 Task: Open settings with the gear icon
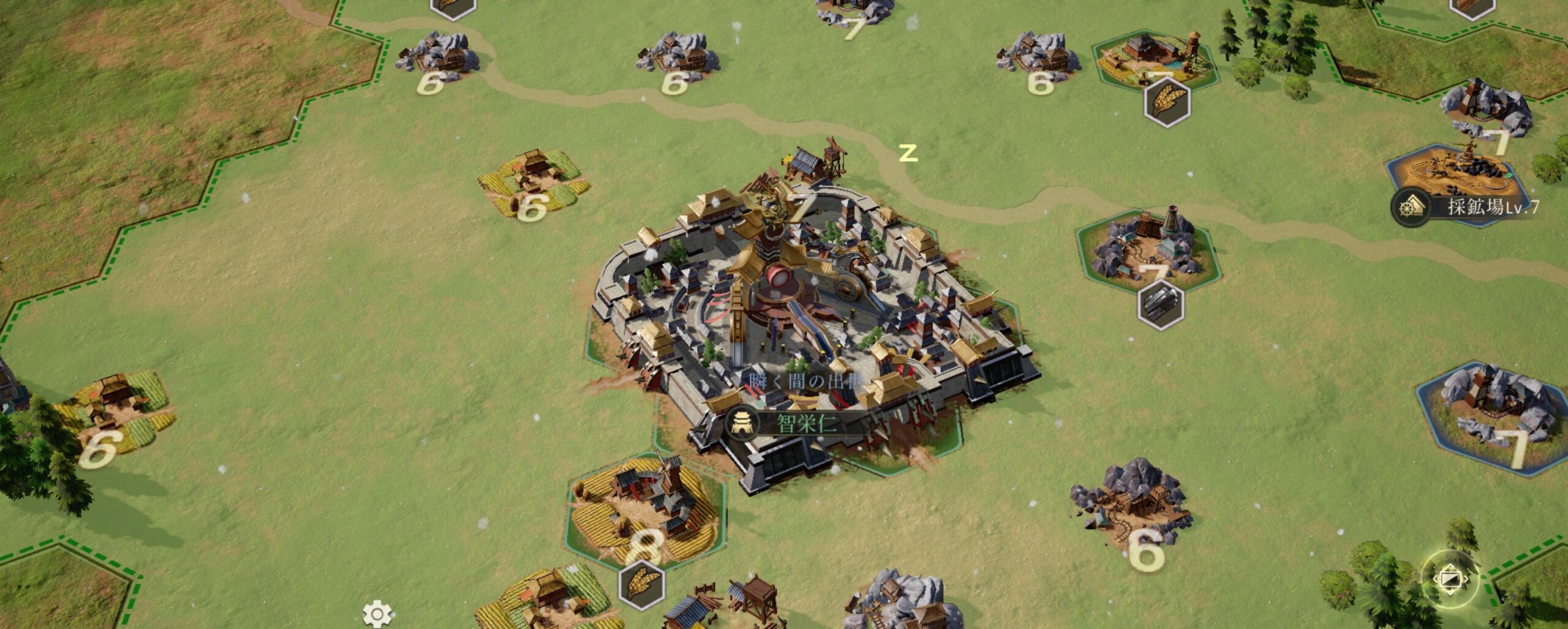click(377, 614)
